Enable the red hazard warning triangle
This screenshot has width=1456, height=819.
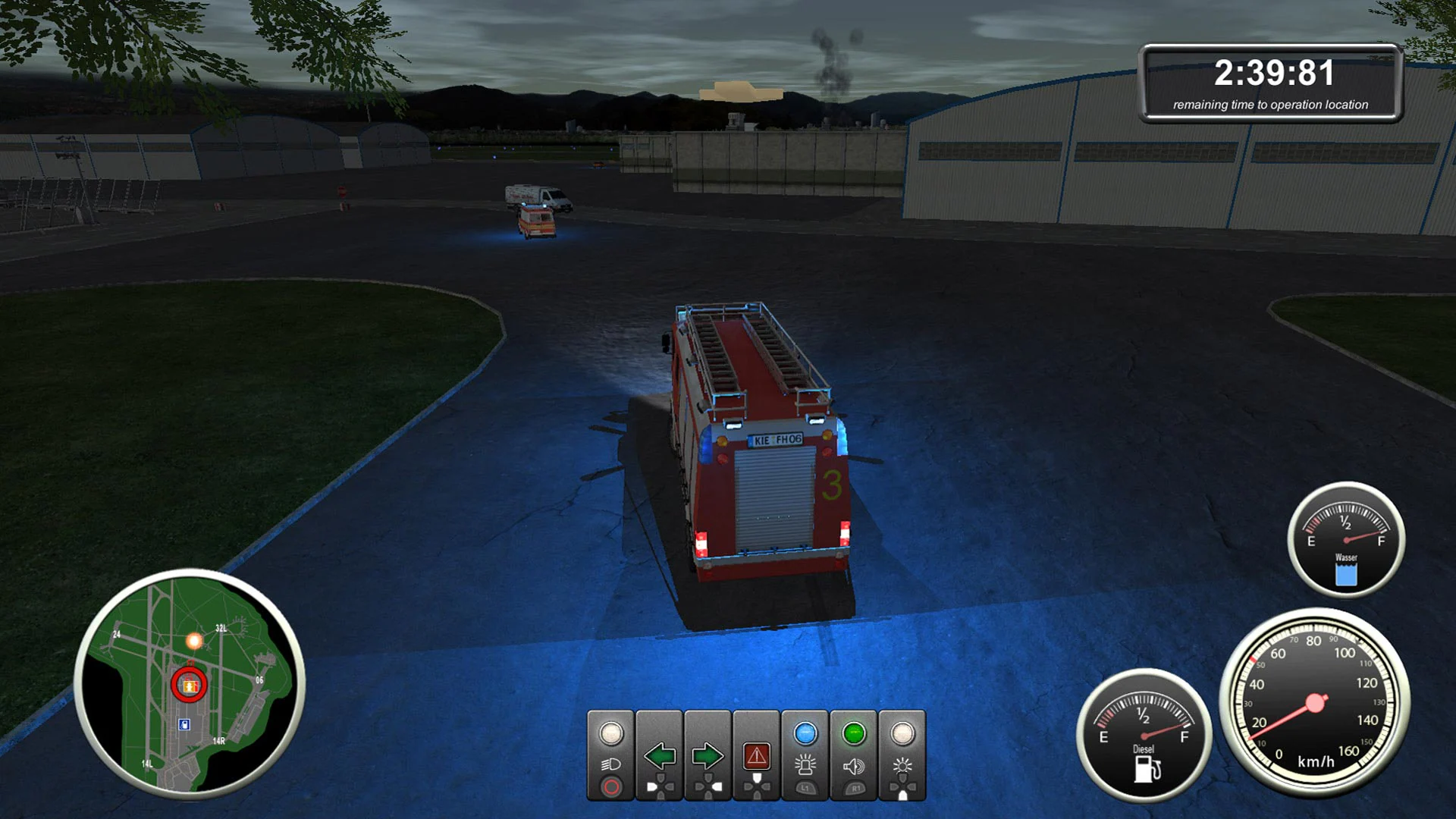757,756
